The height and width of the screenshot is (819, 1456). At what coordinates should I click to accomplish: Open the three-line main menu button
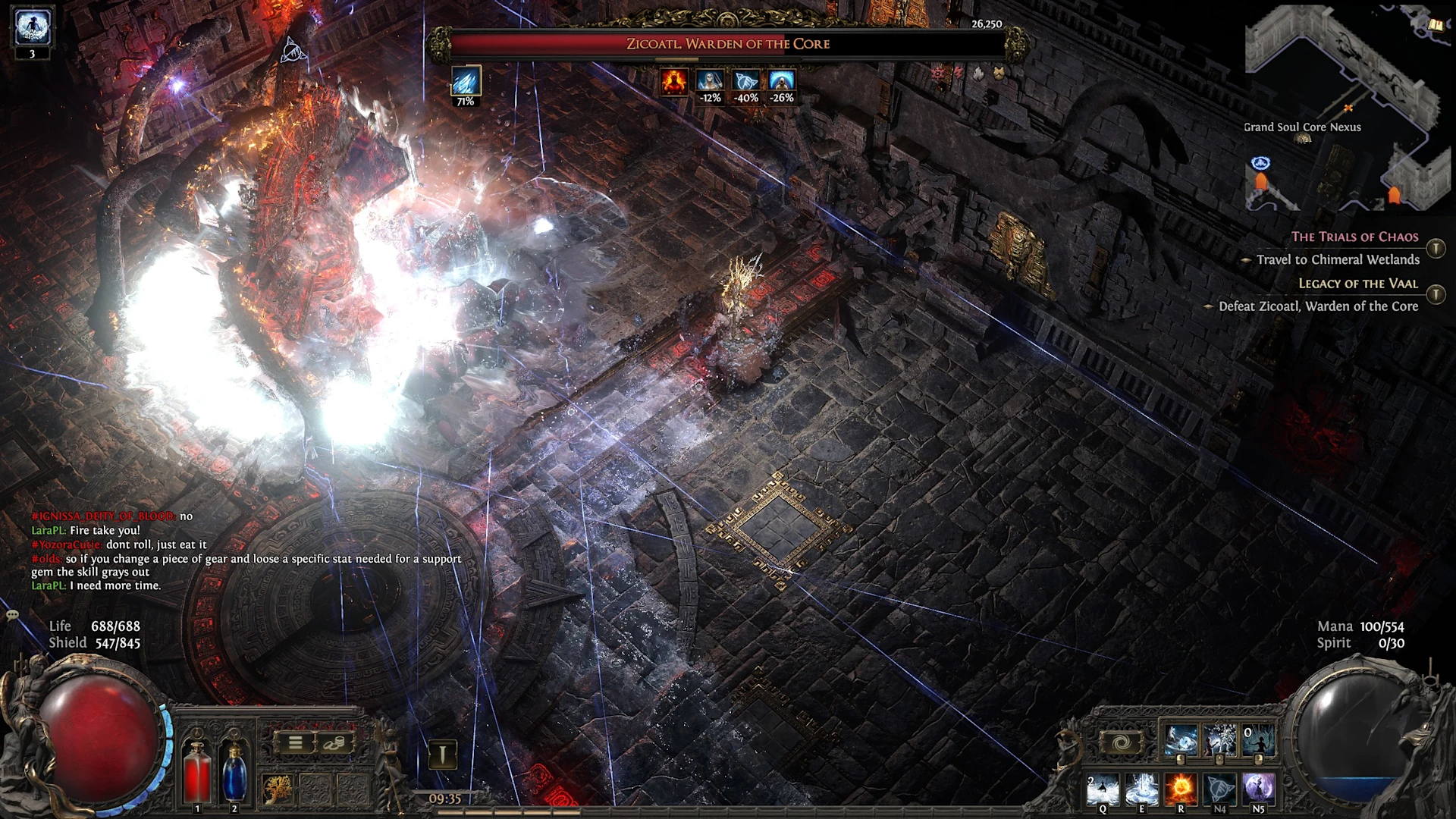295,743
